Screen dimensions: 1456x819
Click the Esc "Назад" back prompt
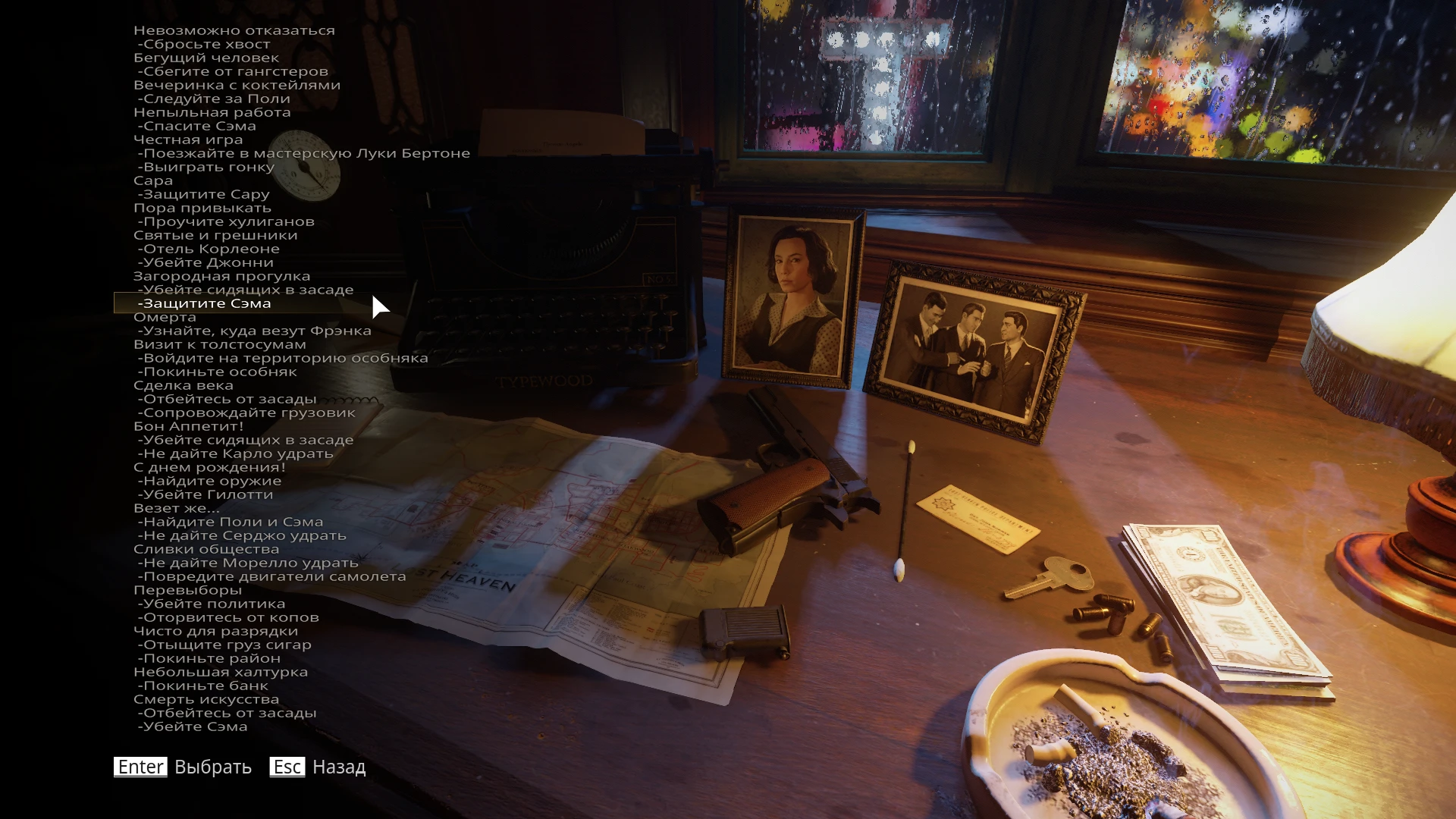(x=318, y=767)
